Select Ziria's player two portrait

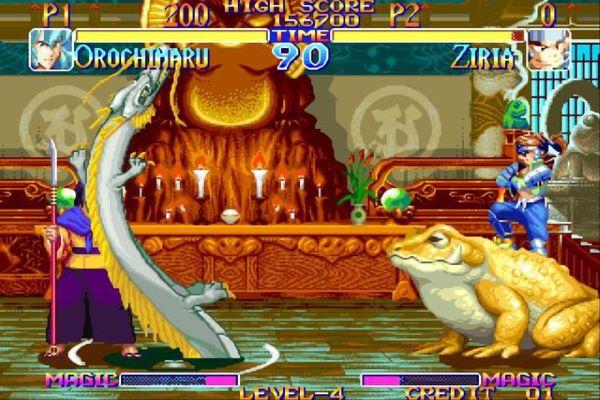point(549,50)
